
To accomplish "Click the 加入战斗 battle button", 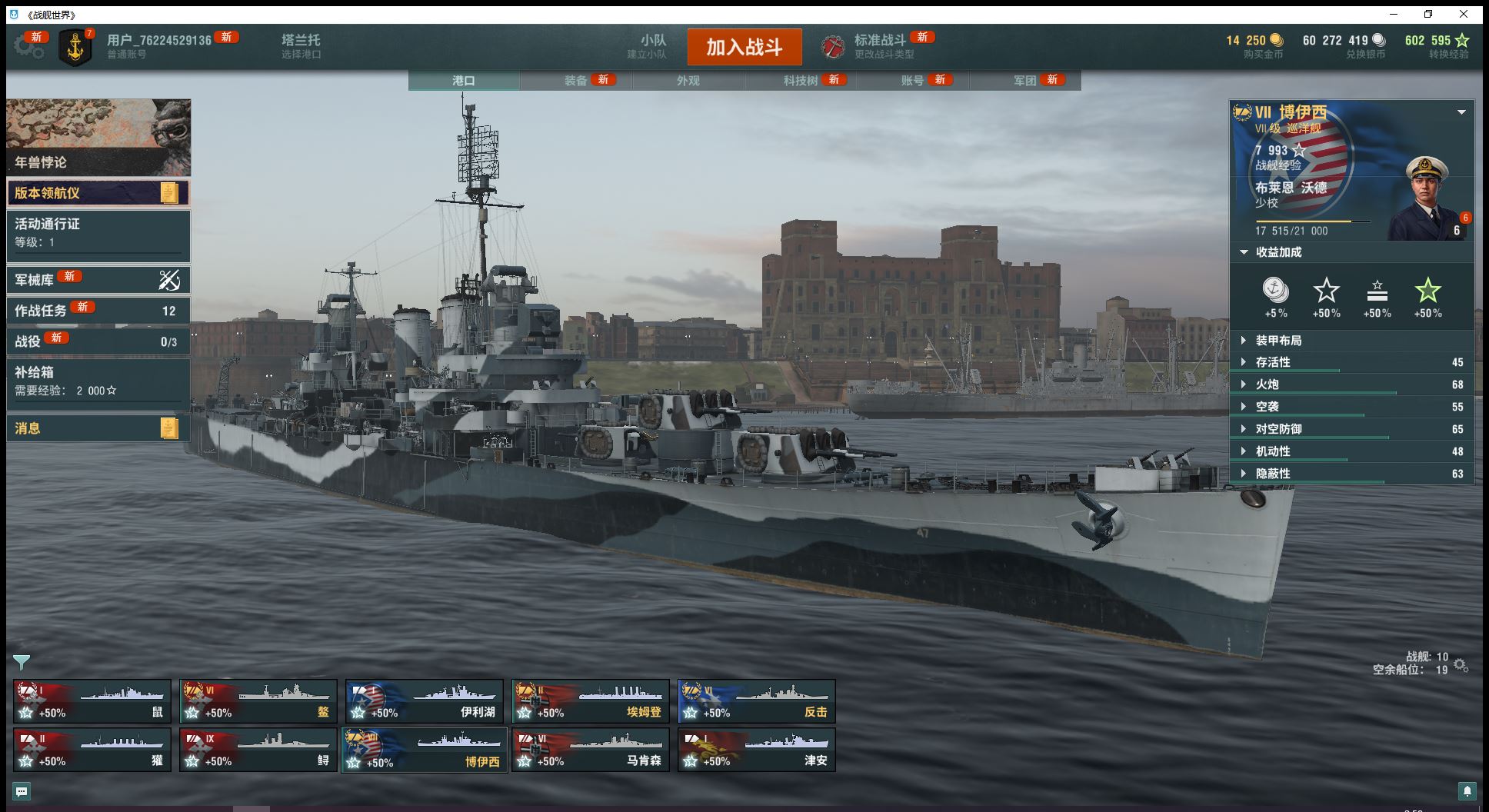I will [x=744, y=47].
